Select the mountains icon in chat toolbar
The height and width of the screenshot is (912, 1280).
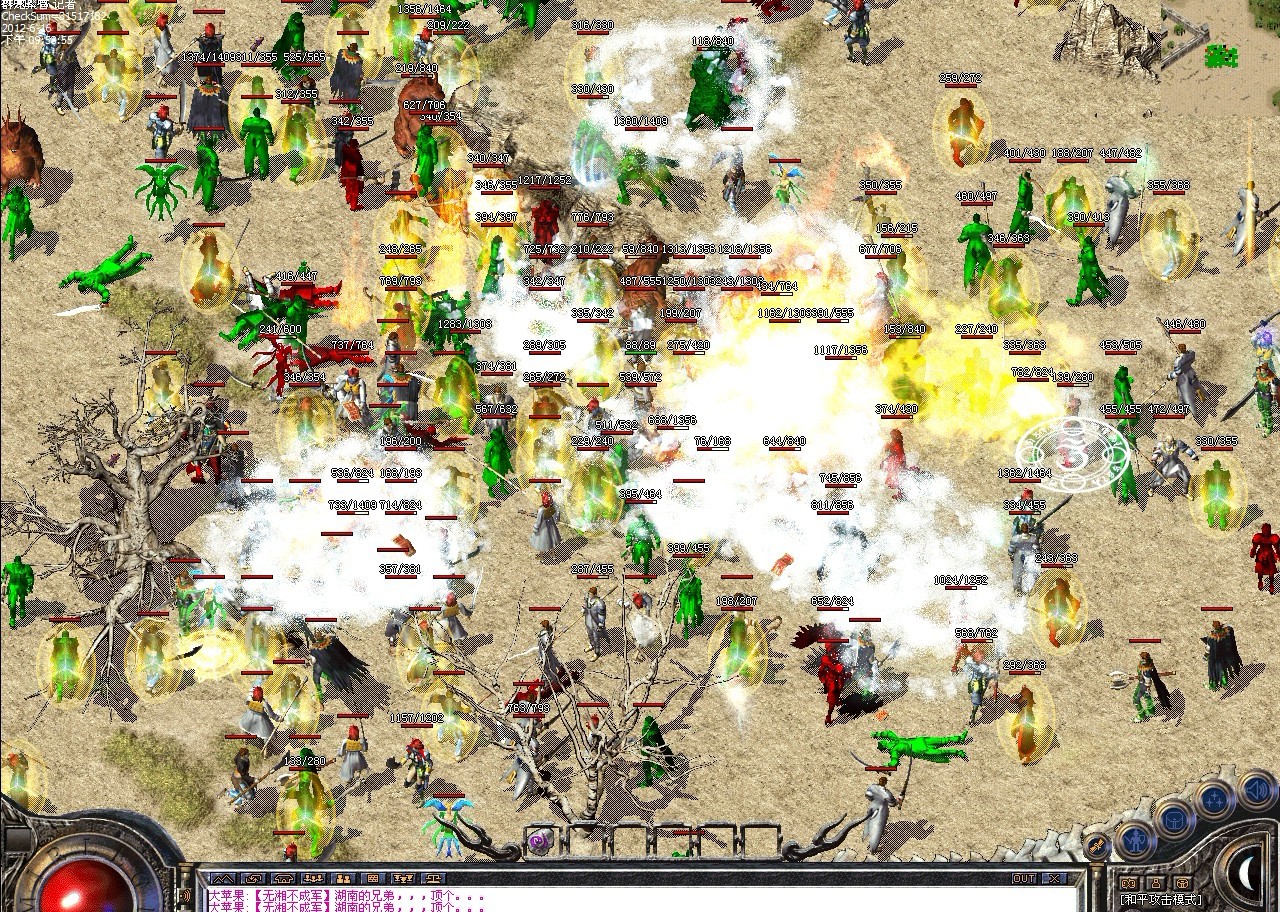[x=222, y=878]
